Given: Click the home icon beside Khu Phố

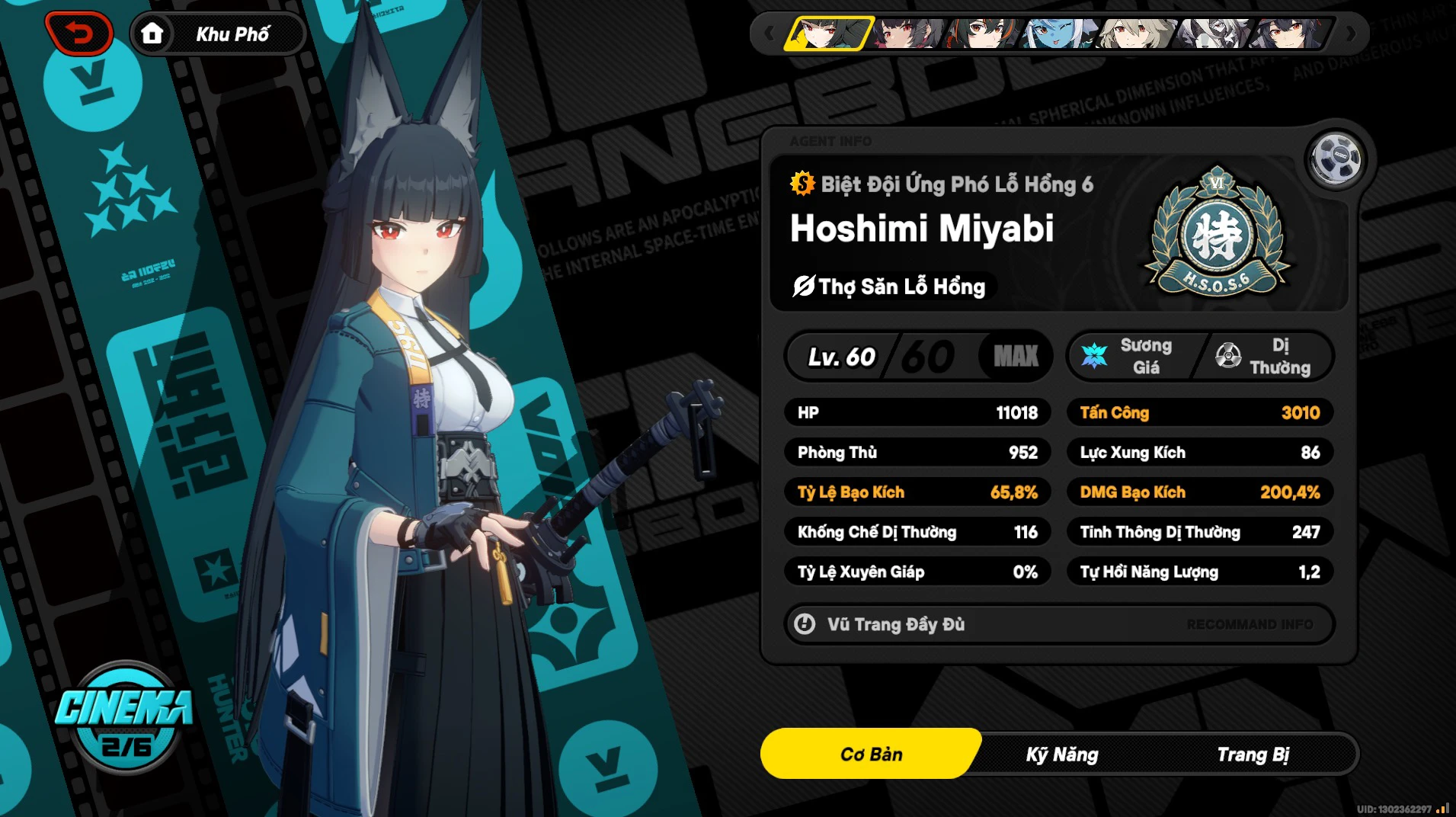Looking at the screenshot, I should pos(152,33).
